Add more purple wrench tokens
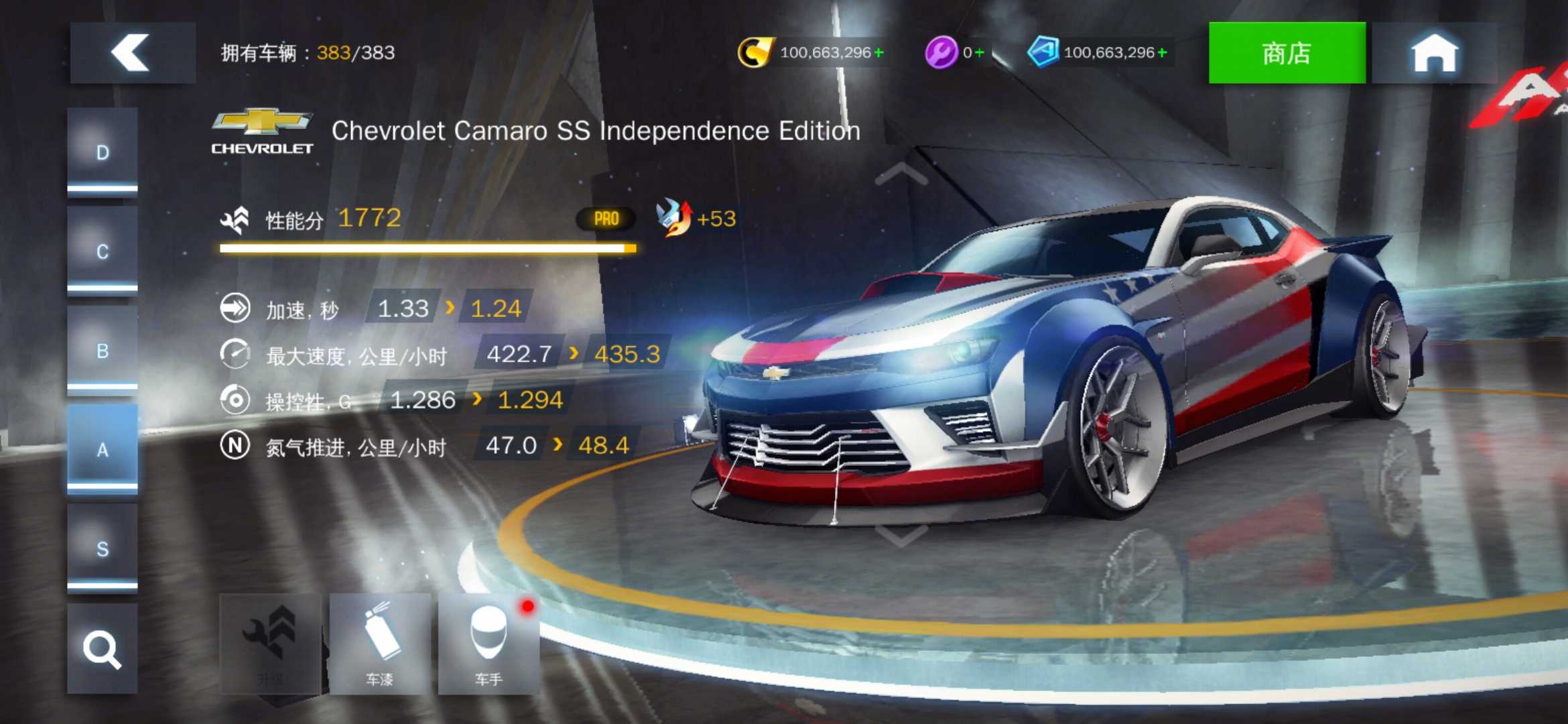The height and width of the screenshot is (724, 1568). [x=980, y=52]
